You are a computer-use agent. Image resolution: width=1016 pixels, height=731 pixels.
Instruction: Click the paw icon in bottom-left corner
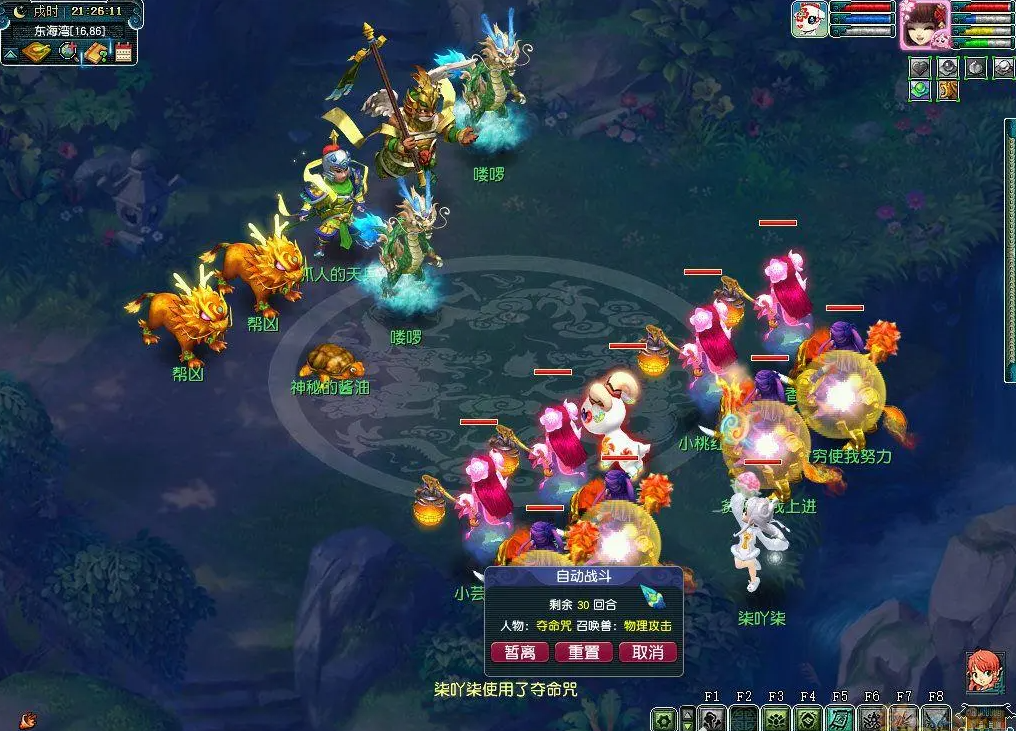coord(28,718)
